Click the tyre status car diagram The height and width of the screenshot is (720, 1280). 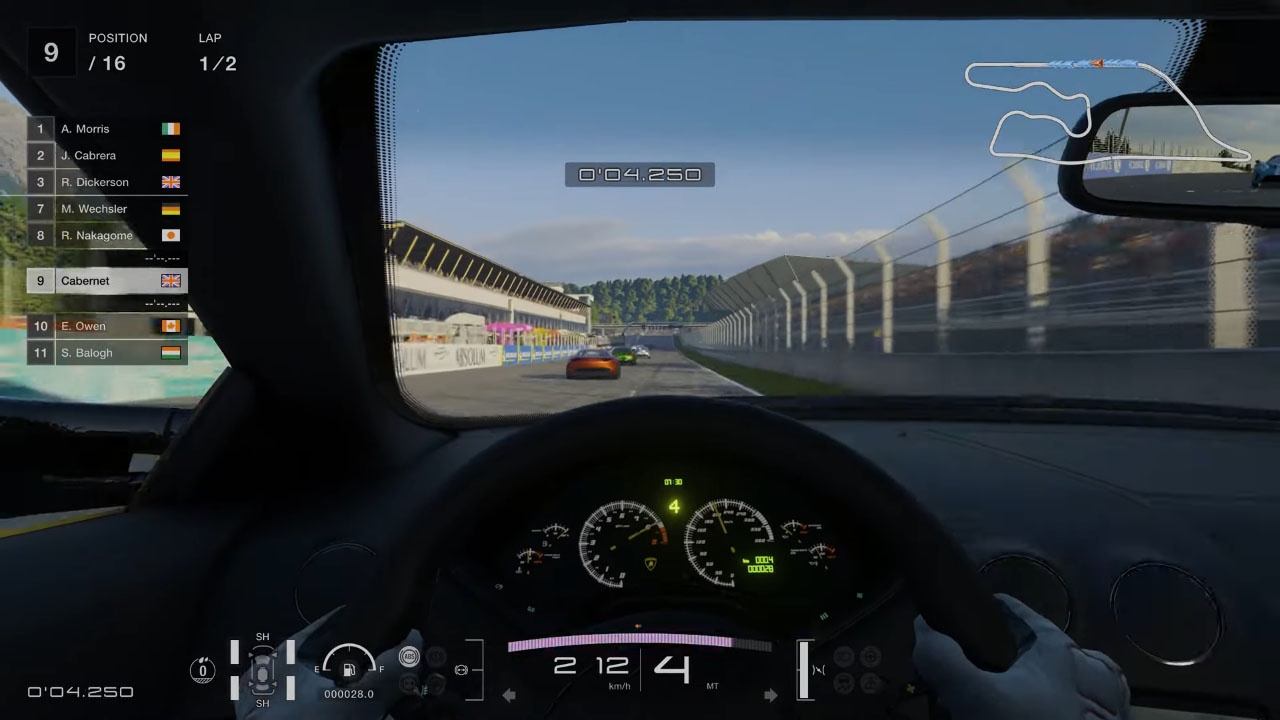point(264,670)
